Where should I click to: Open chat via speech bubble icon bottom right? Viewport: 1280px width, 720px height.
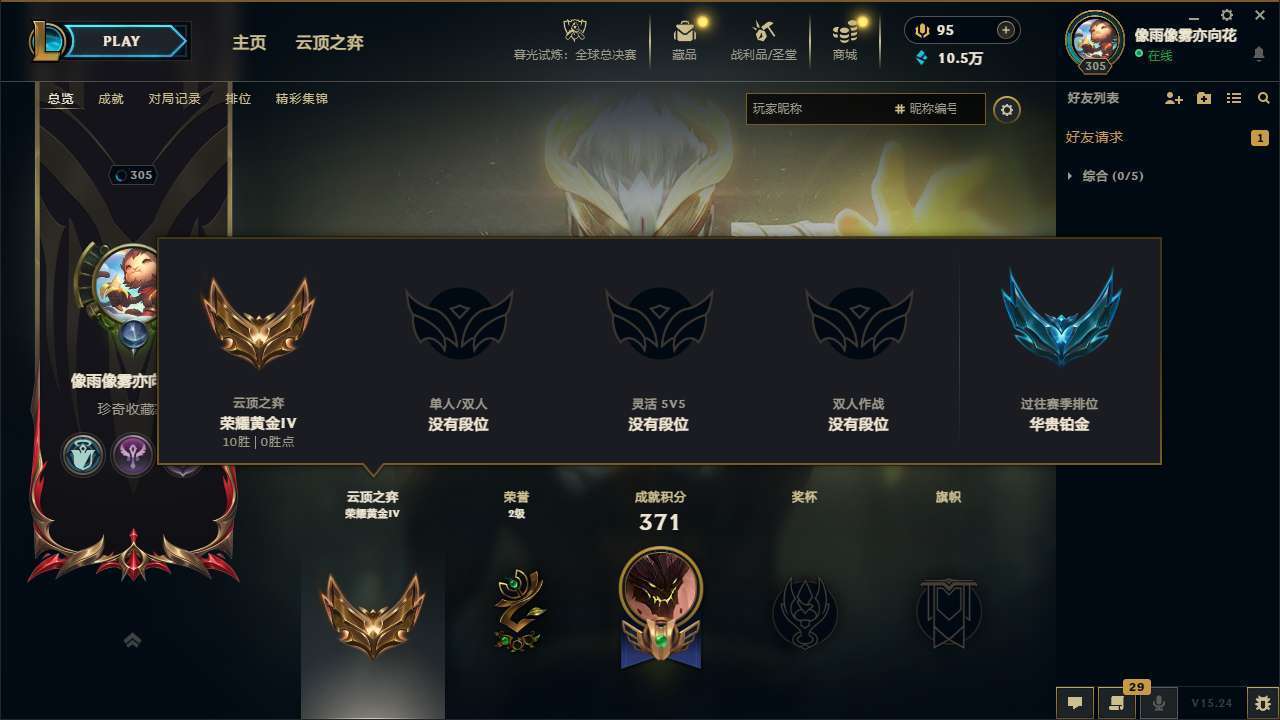click(x=1075, y=703)
